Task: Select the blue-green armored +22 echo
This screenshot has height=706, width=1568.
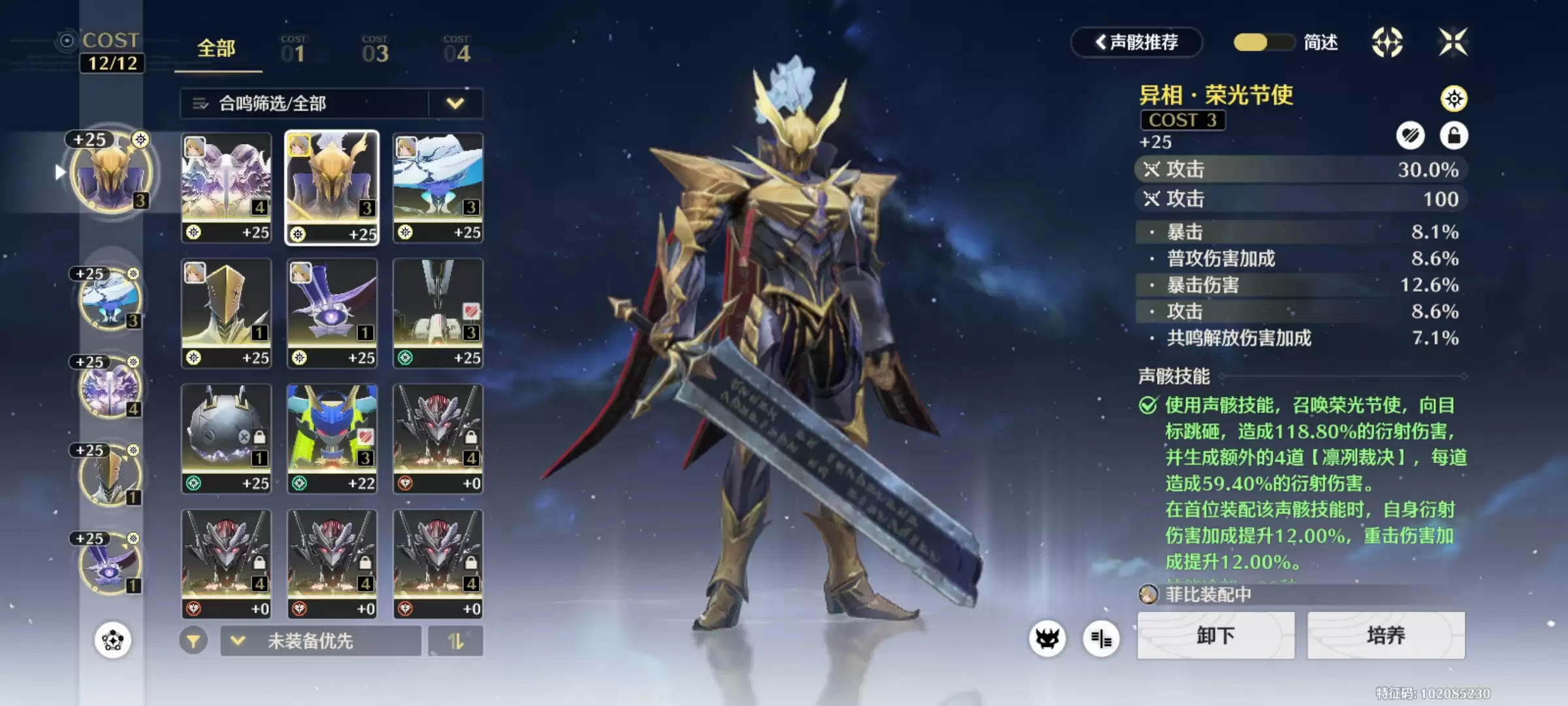Action: (332, 438)
